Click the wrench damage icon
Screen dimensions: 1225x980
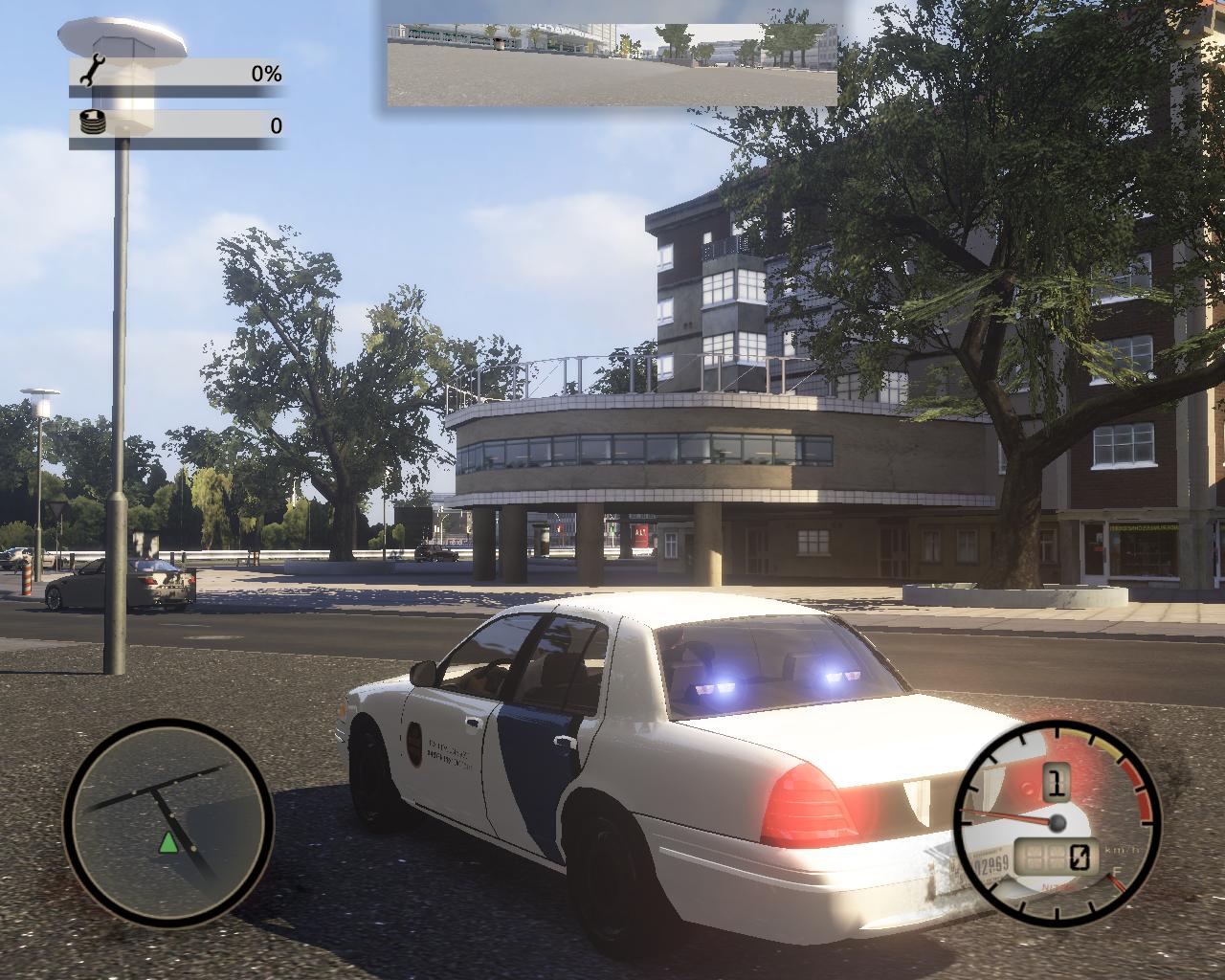point(94,72)
